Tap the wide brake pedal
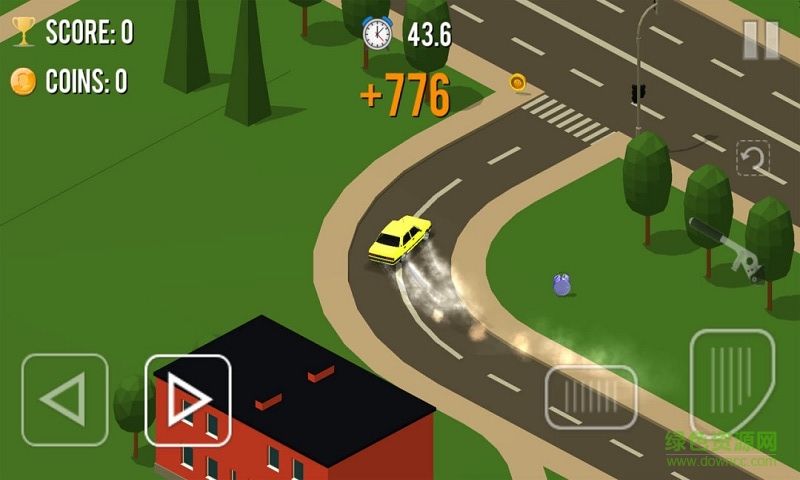This screenshot has height=480, width=800. click(x=591, y=397)
